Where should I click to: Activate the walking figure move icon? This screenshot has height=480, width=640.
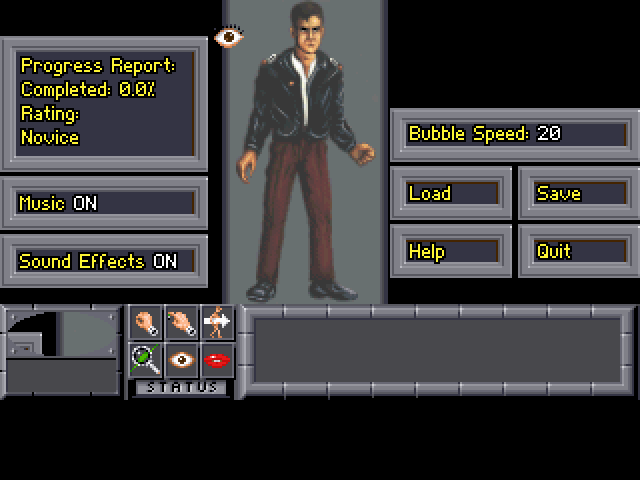(x=216, y=322)
